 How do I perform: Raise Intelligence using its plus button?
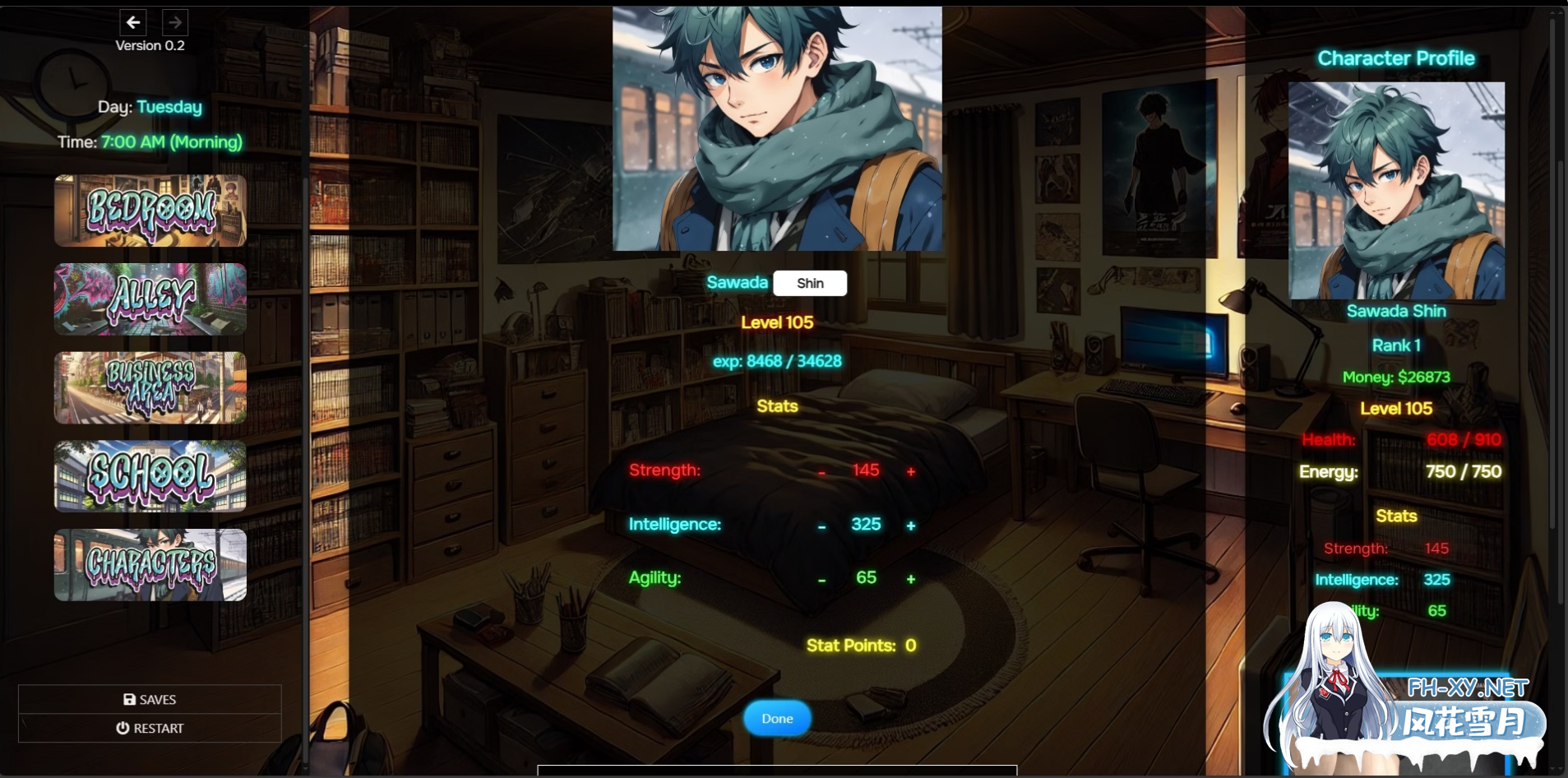tap(911, 526)
